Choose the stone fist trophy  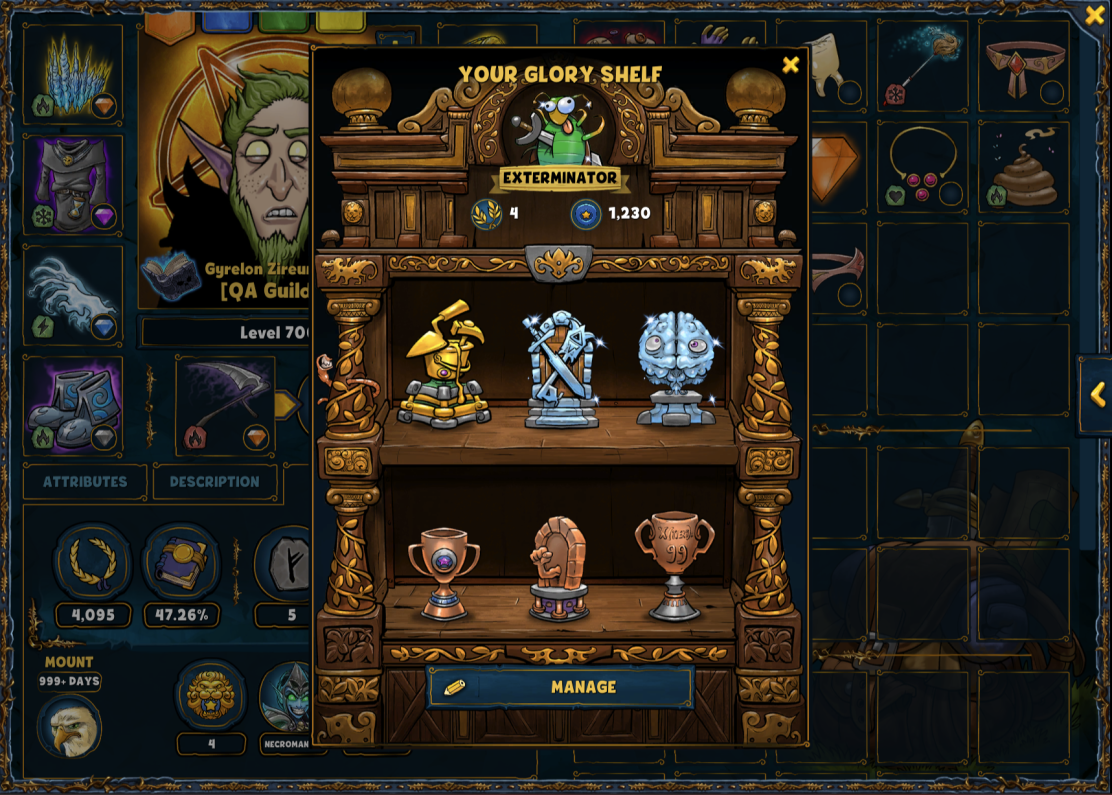click(x=559, y=568)
